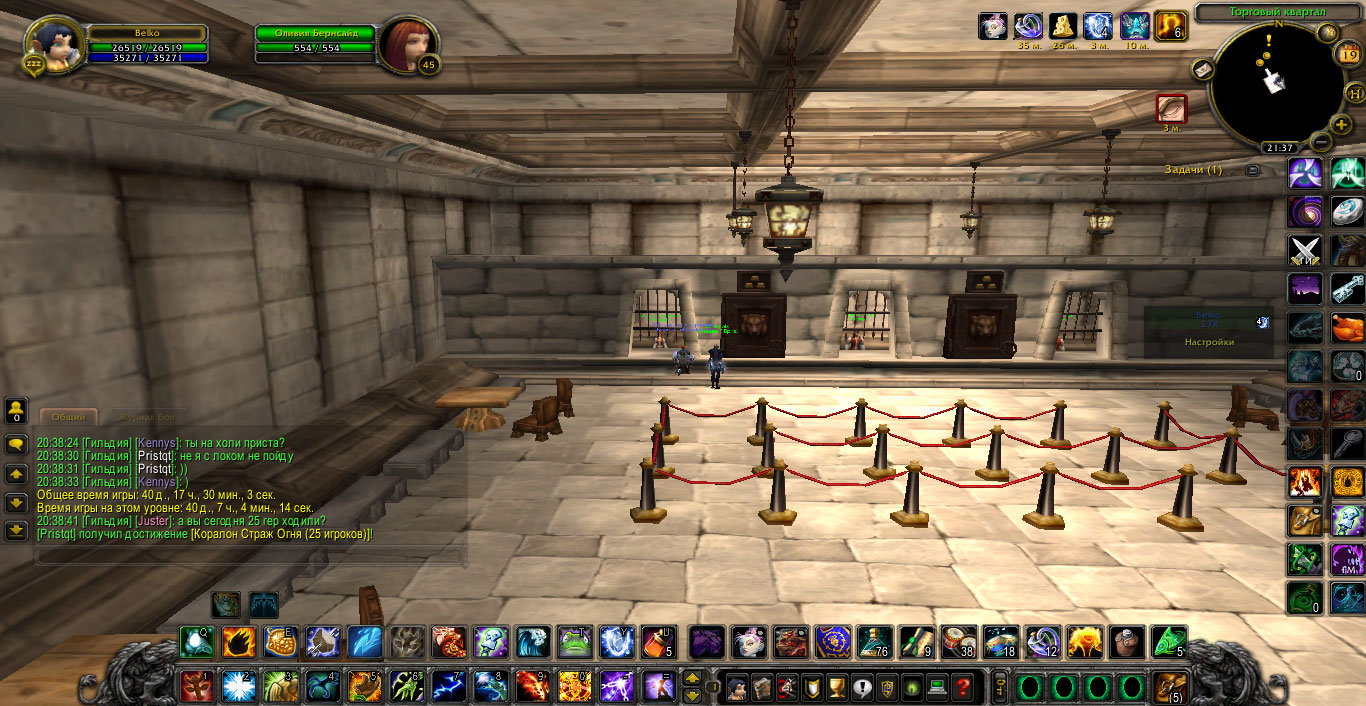The width and height of the screenshot is (1366, 706).
Task: Open the calendar button showing 19
Action: tap(1348, 56)
